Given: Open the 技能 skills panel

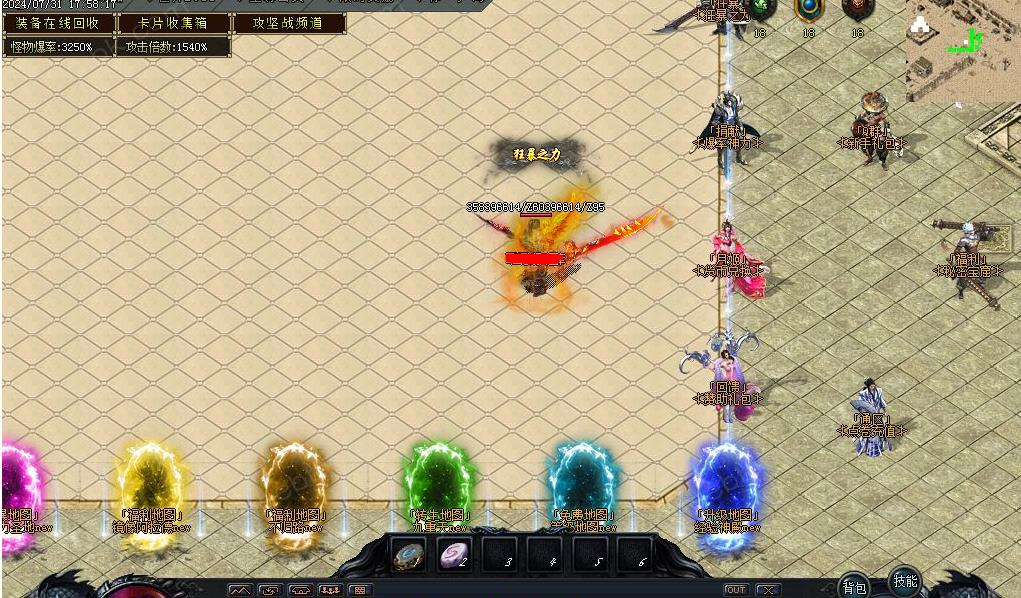Looking at the screenshot, I should (904, 581).
